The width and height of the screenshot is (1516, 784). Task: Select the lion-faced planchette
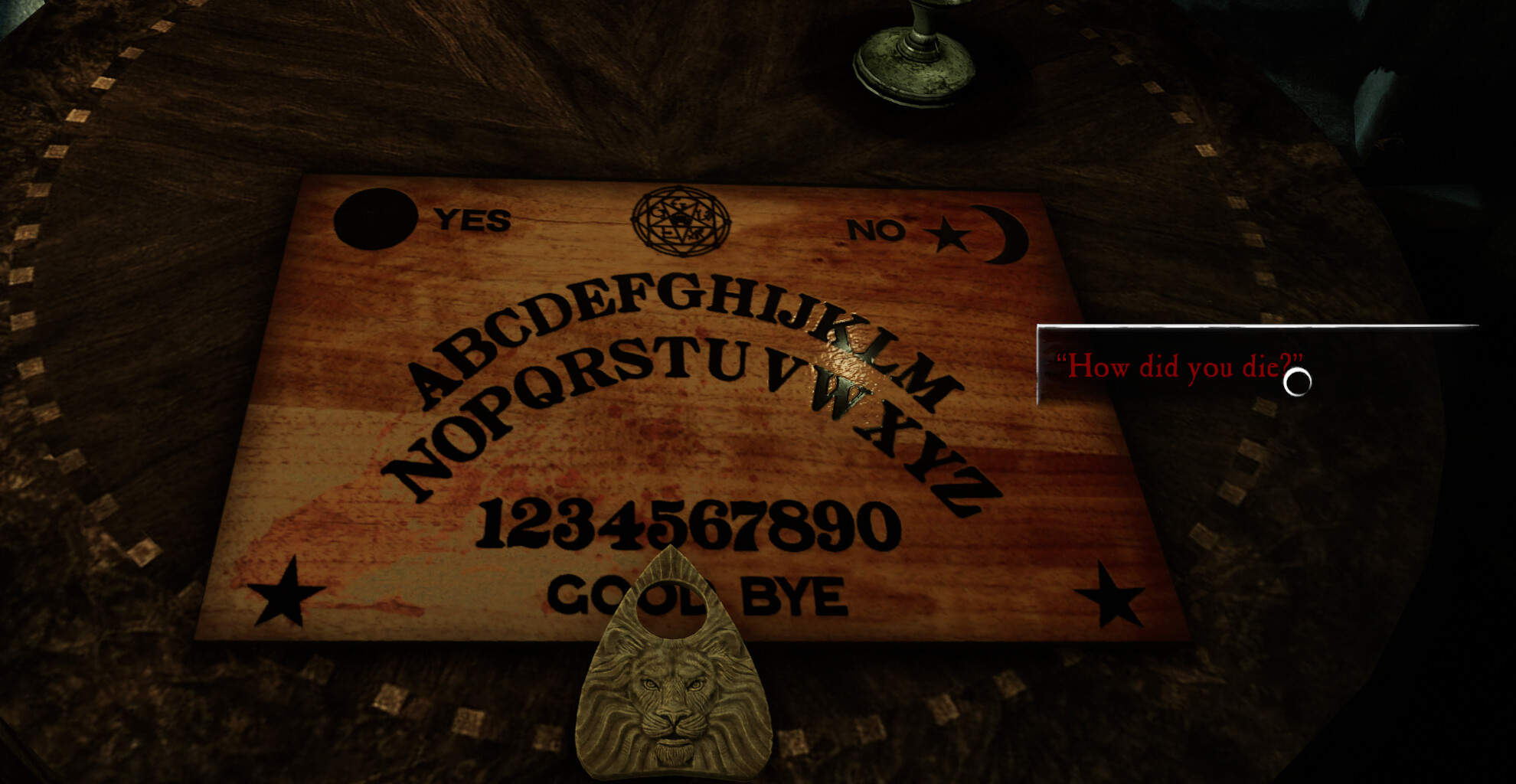pyautogui.click(x=674, y=689)
